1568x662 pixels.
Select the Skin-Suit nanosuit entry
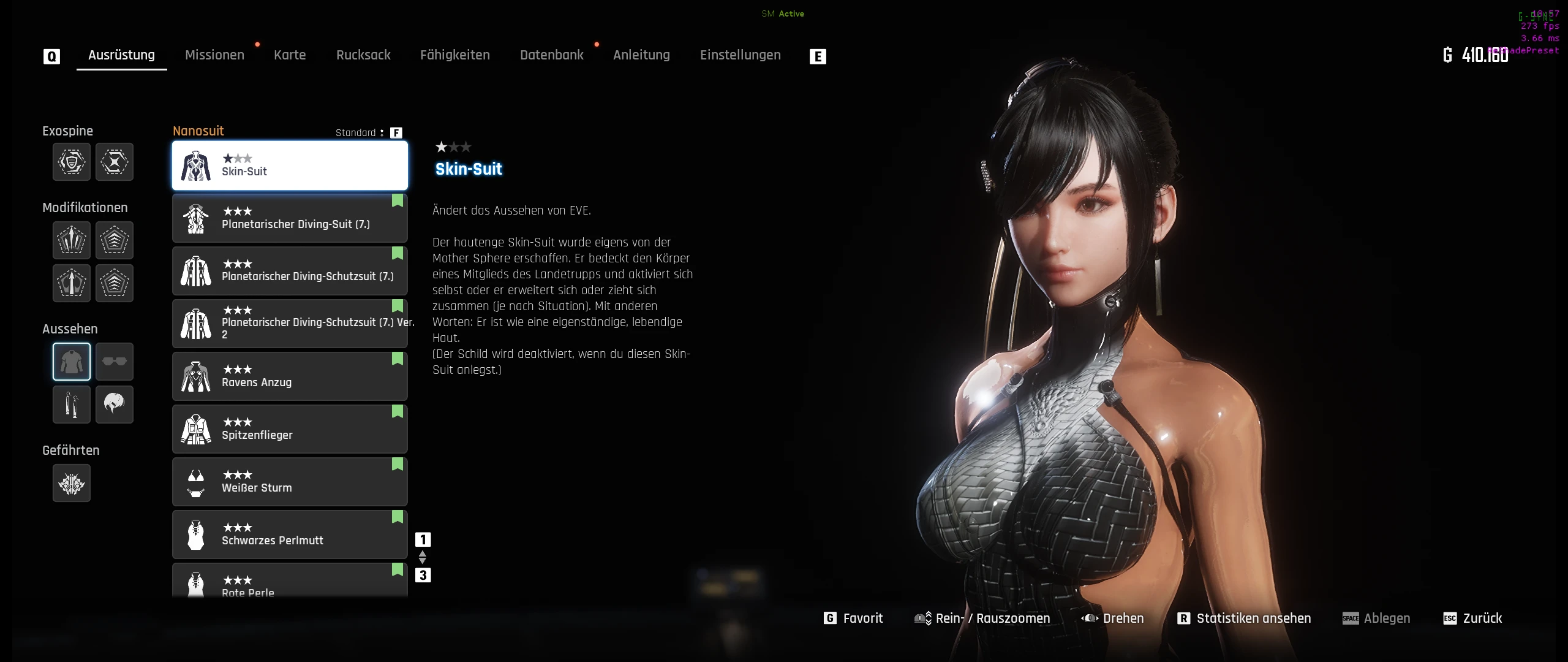point(290,165)
